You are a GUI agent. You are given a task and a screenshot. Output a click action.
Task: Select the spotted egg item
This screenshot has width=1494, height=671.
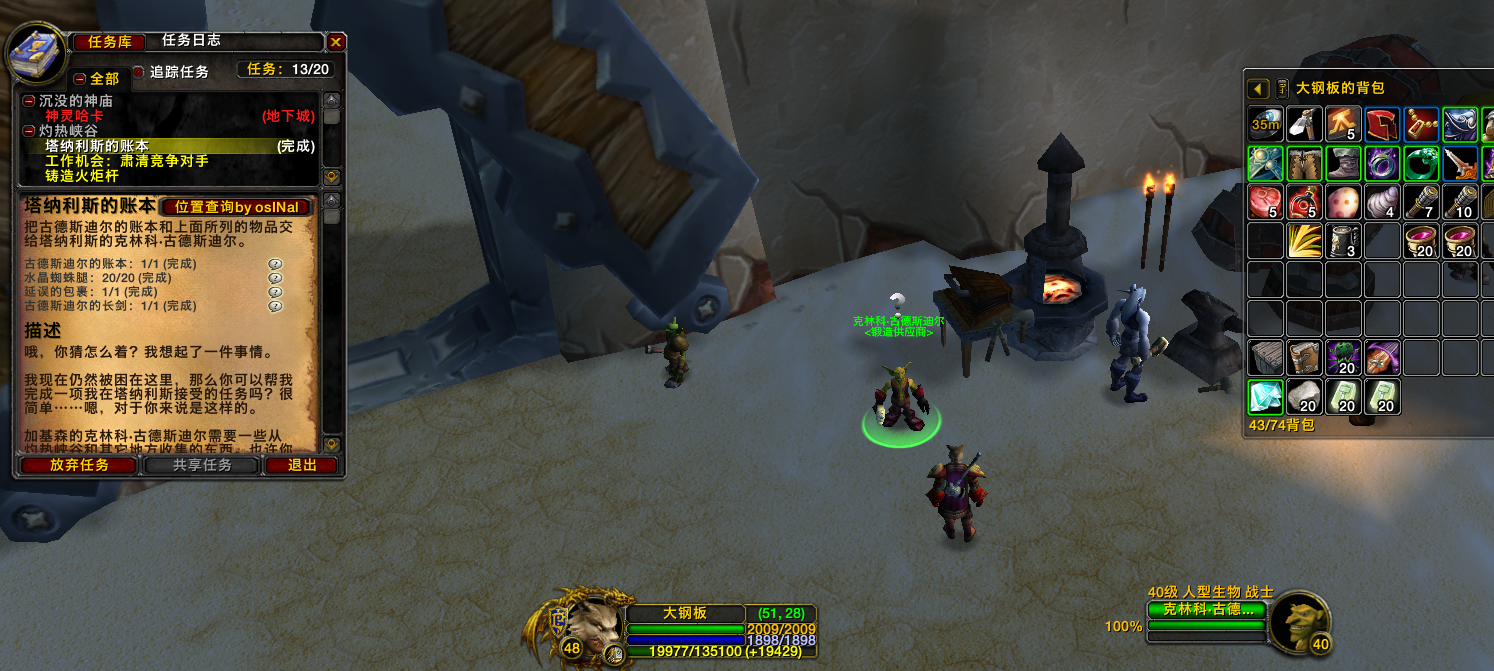tap(1343, 202)
